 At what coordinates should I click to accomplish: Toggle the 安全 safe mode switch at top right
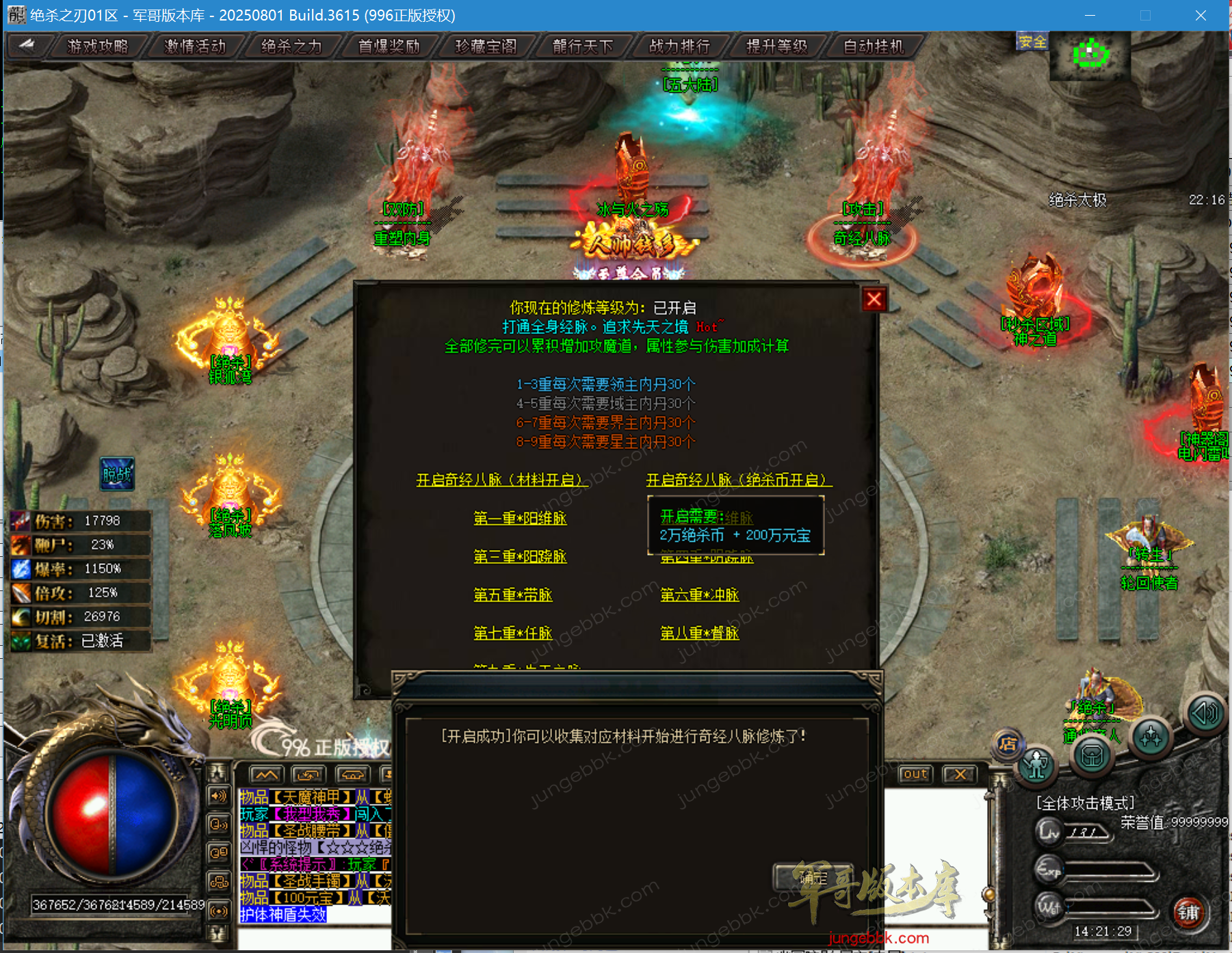coord(1033,42)
